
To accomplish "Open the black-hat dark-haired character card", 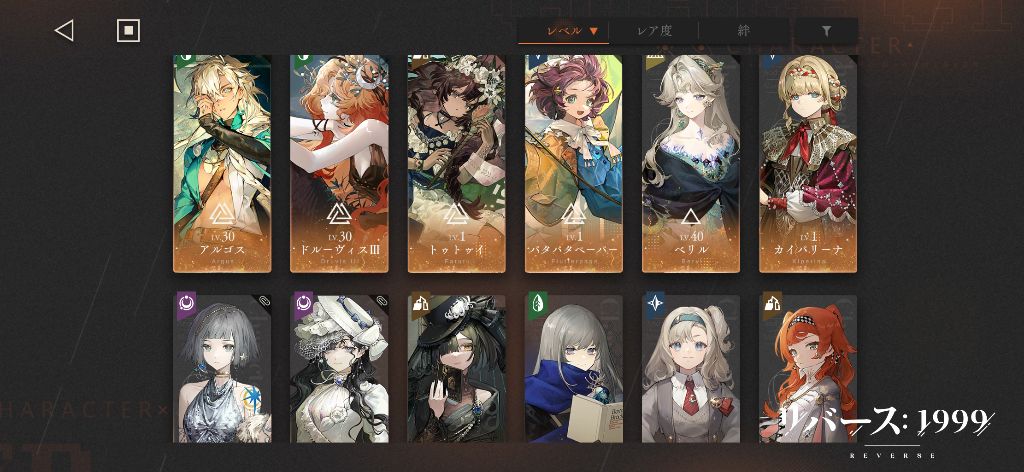I will pos(457,368).
